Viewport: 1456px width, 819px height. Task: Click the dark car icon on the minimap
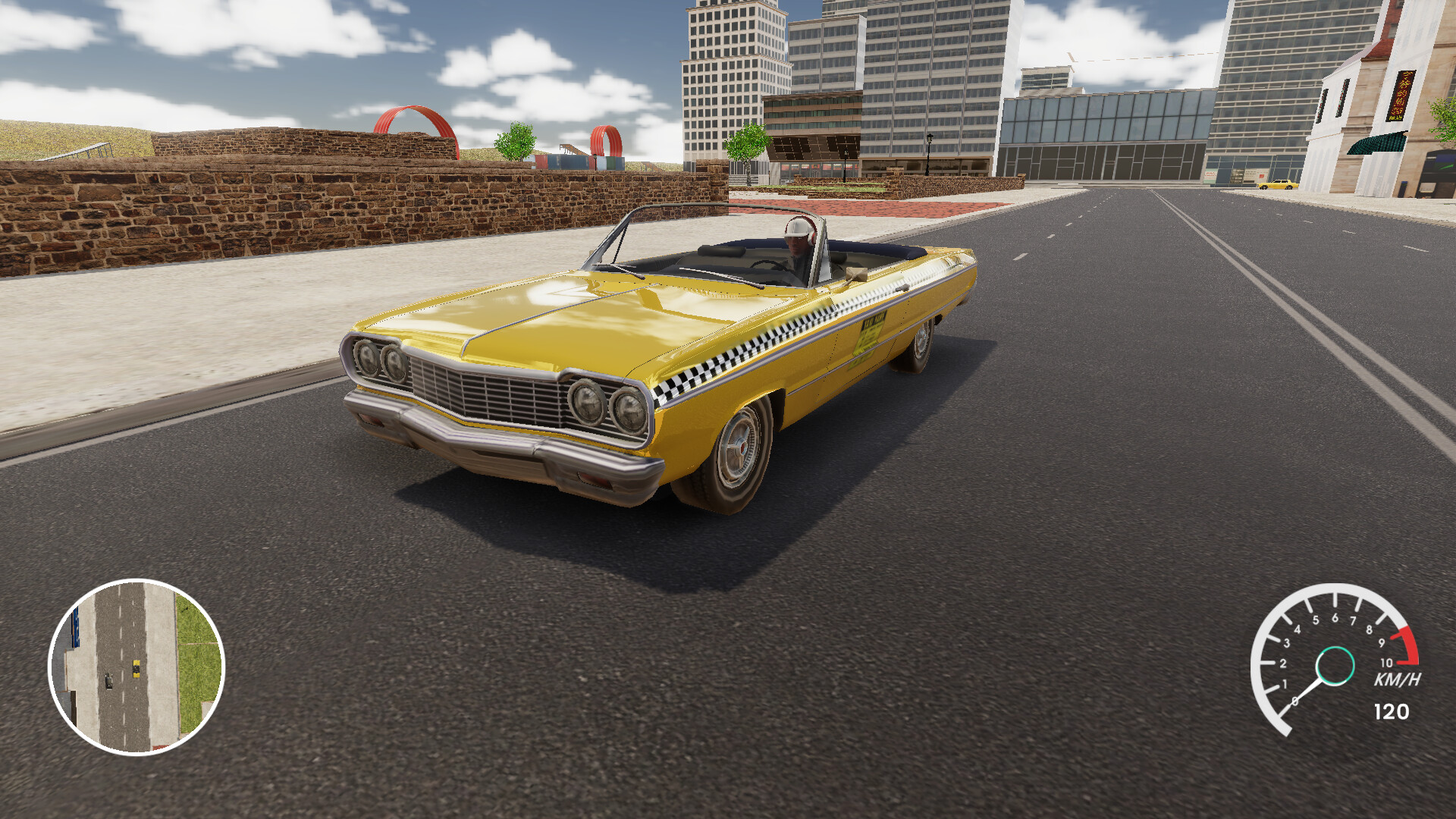pyautogui.click(x=109, y=681)
